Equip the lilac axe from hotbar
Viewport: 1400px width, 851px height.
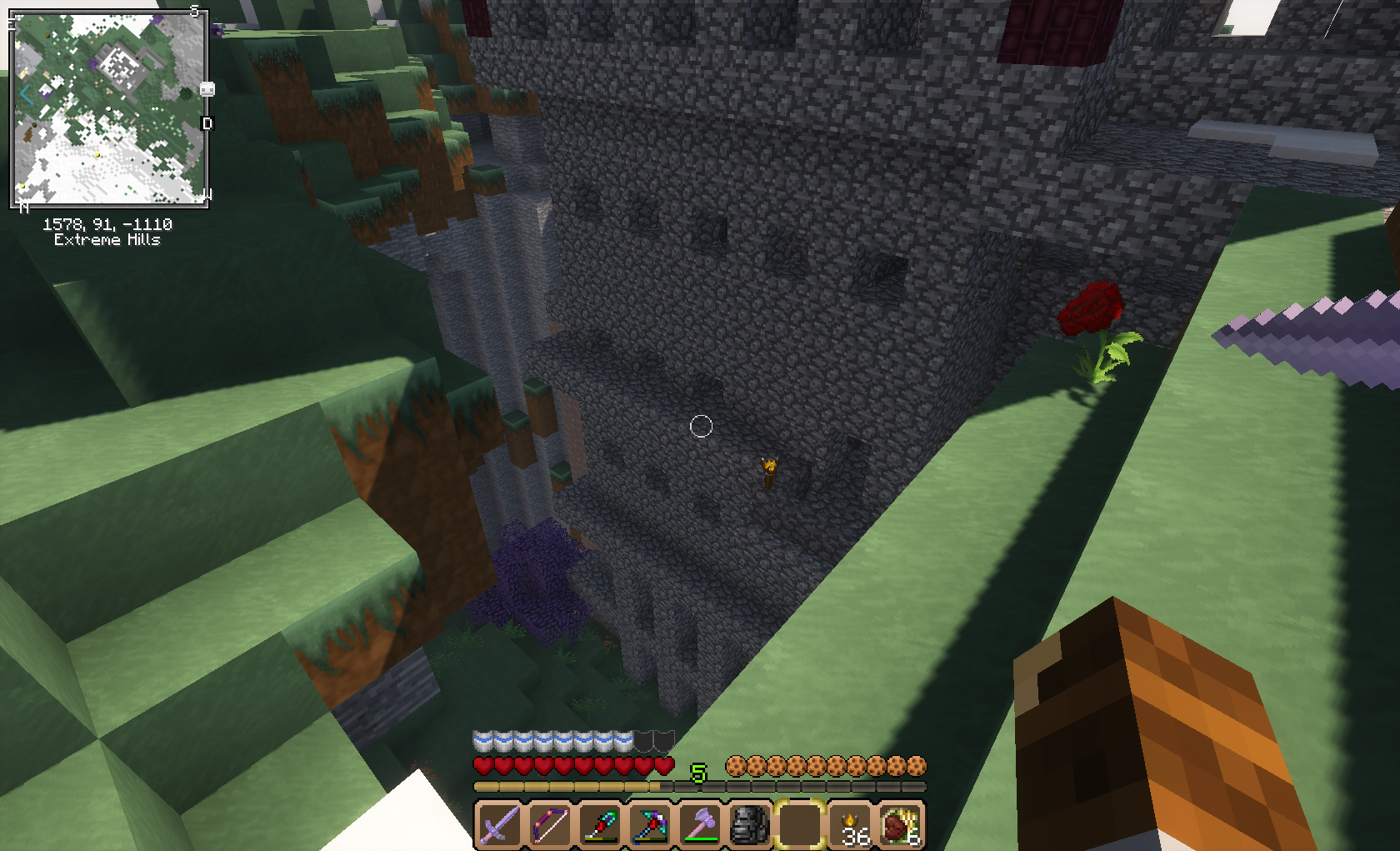[x=700, y=824]
